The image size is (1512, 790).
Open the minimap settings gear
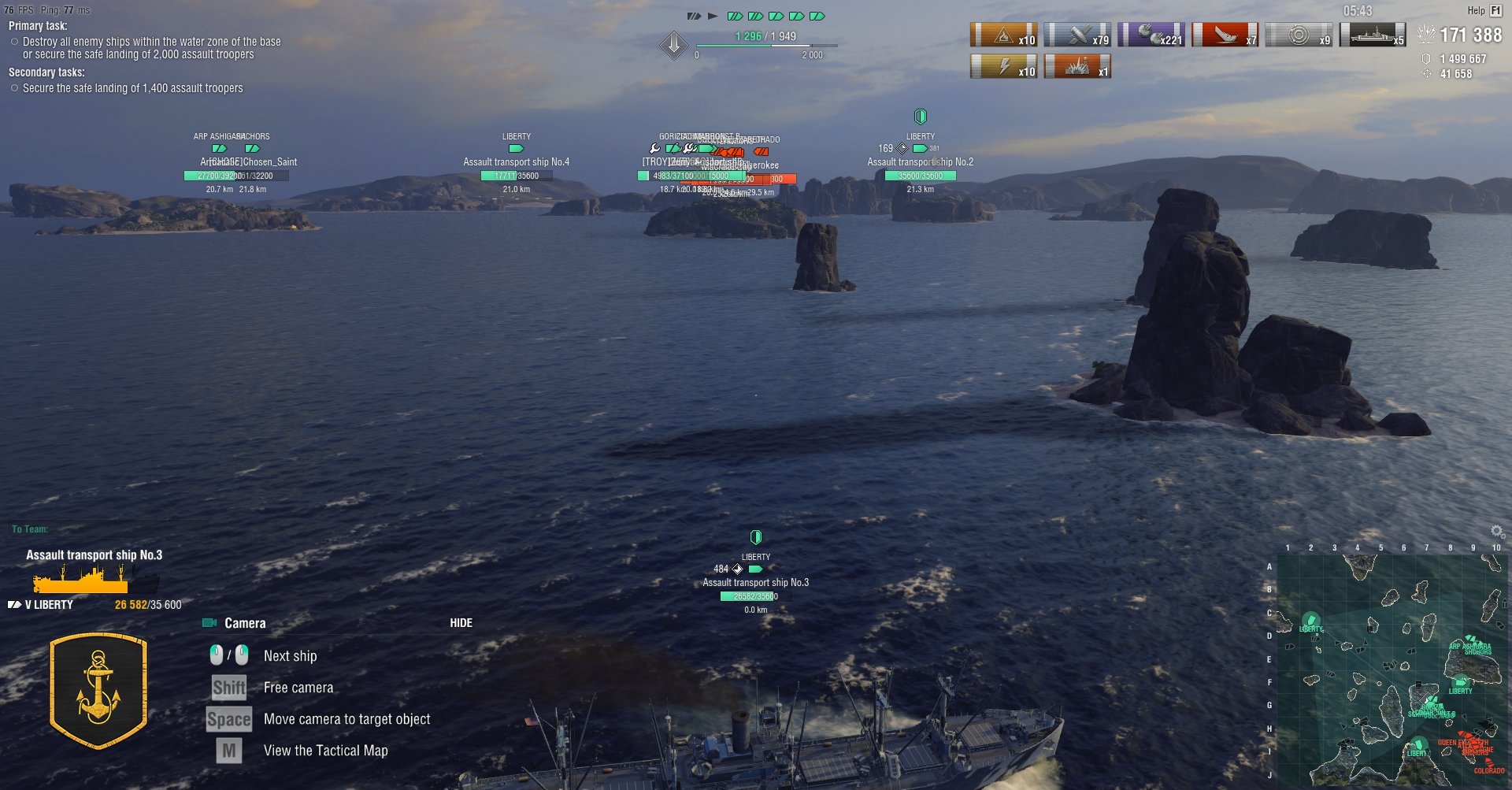click(x=1497, y=532)
